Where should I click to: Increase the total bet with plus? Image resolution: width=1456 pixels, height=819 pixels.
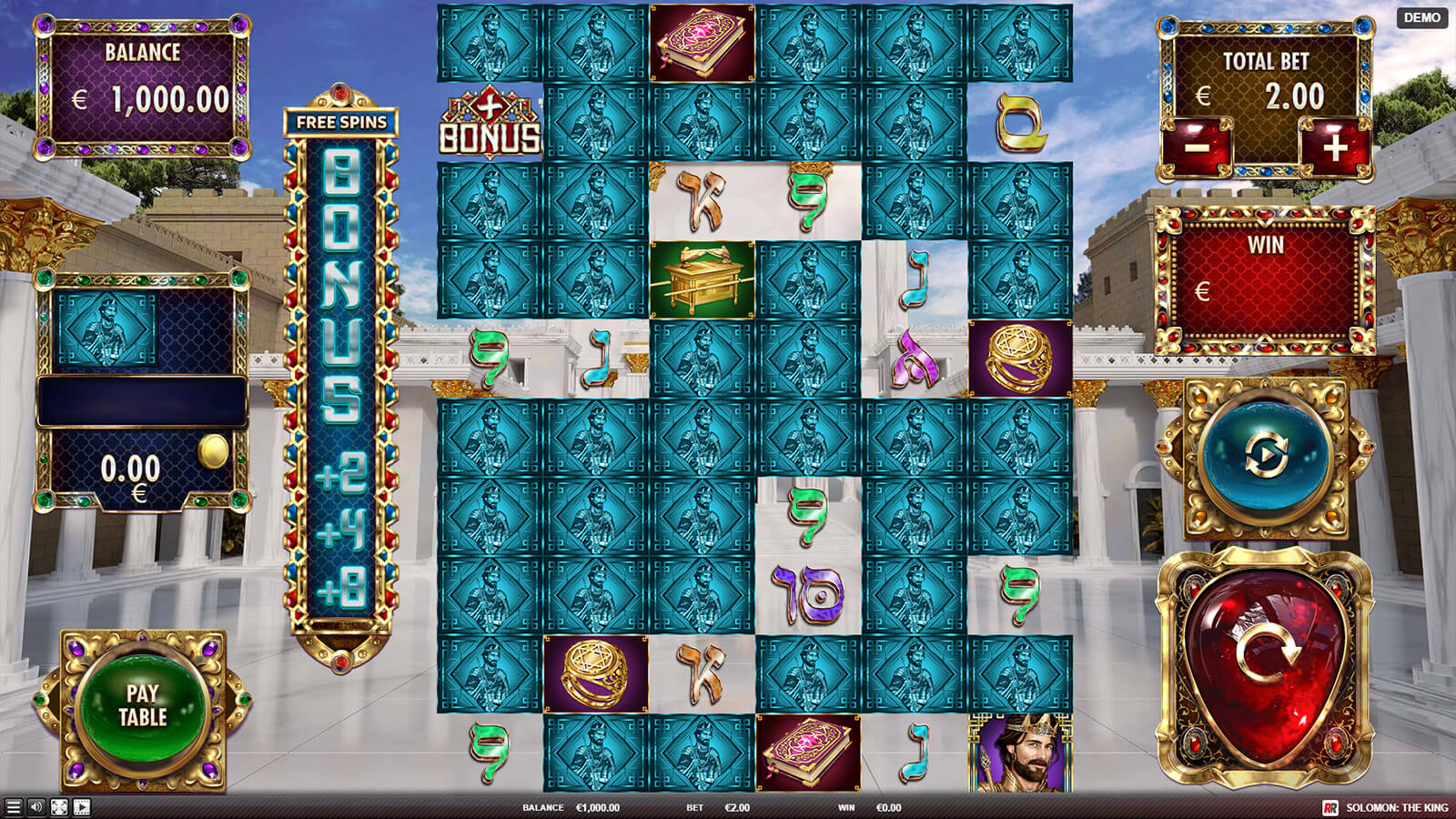coord(1333,147)
